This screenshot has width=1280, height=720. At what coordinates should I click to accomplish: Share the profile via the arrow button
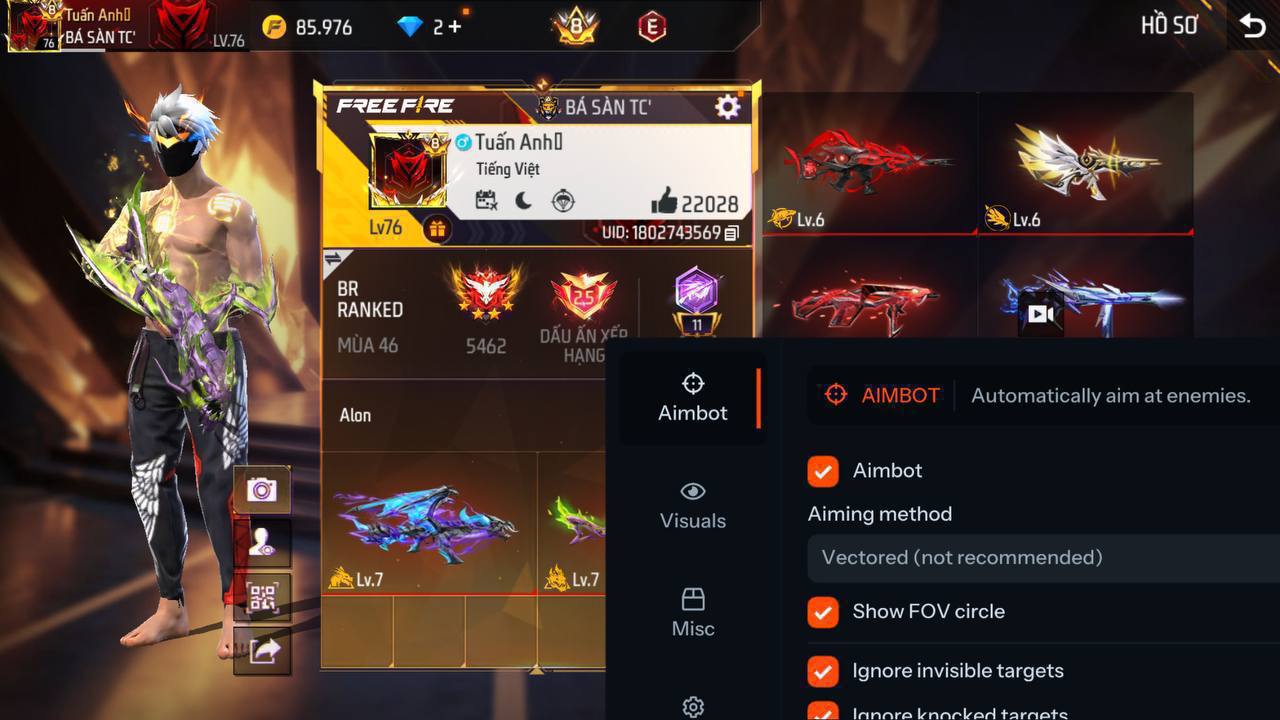263,651
